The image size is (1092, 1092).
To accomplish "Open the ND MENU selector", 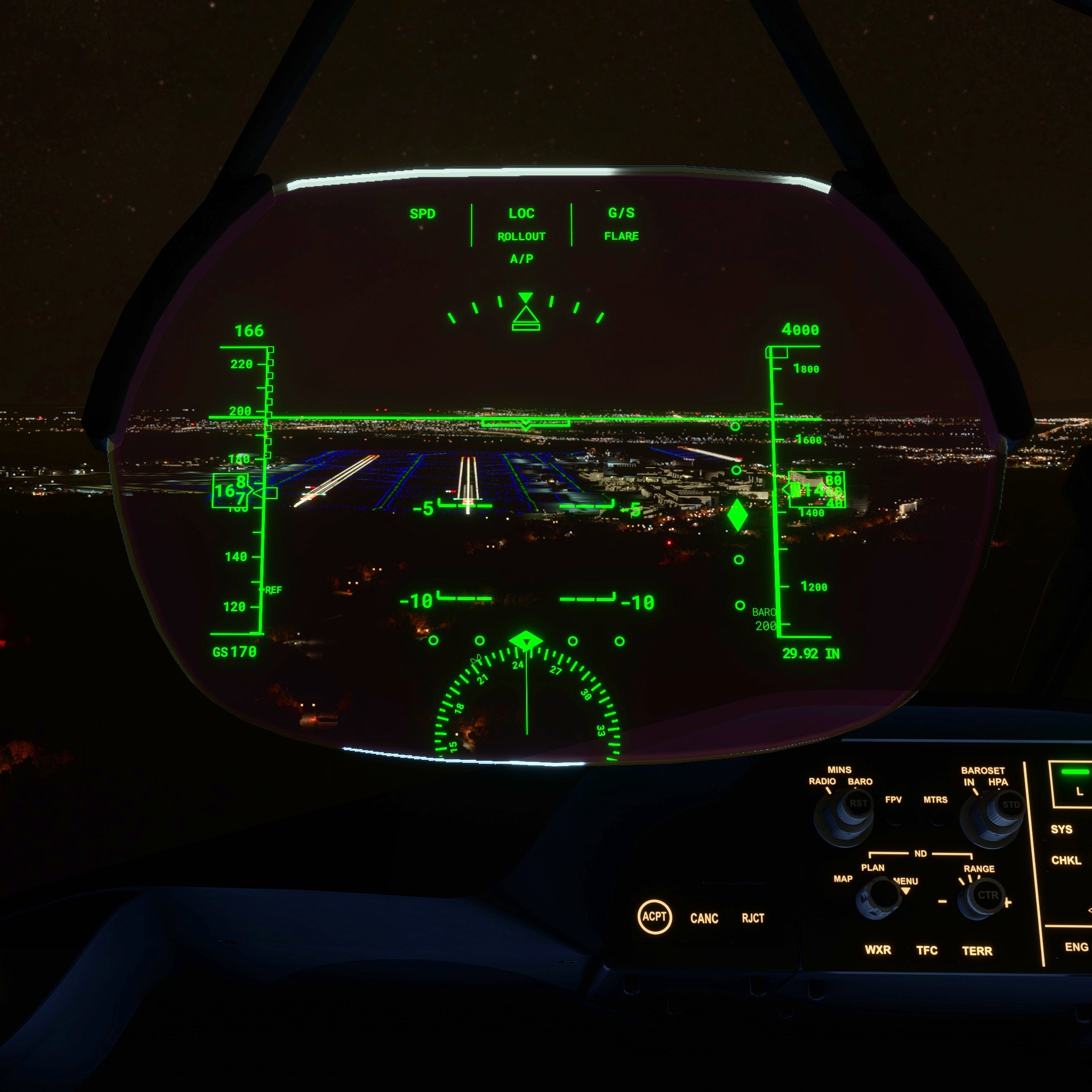I will pyautogui.click(x=906, y=882).
